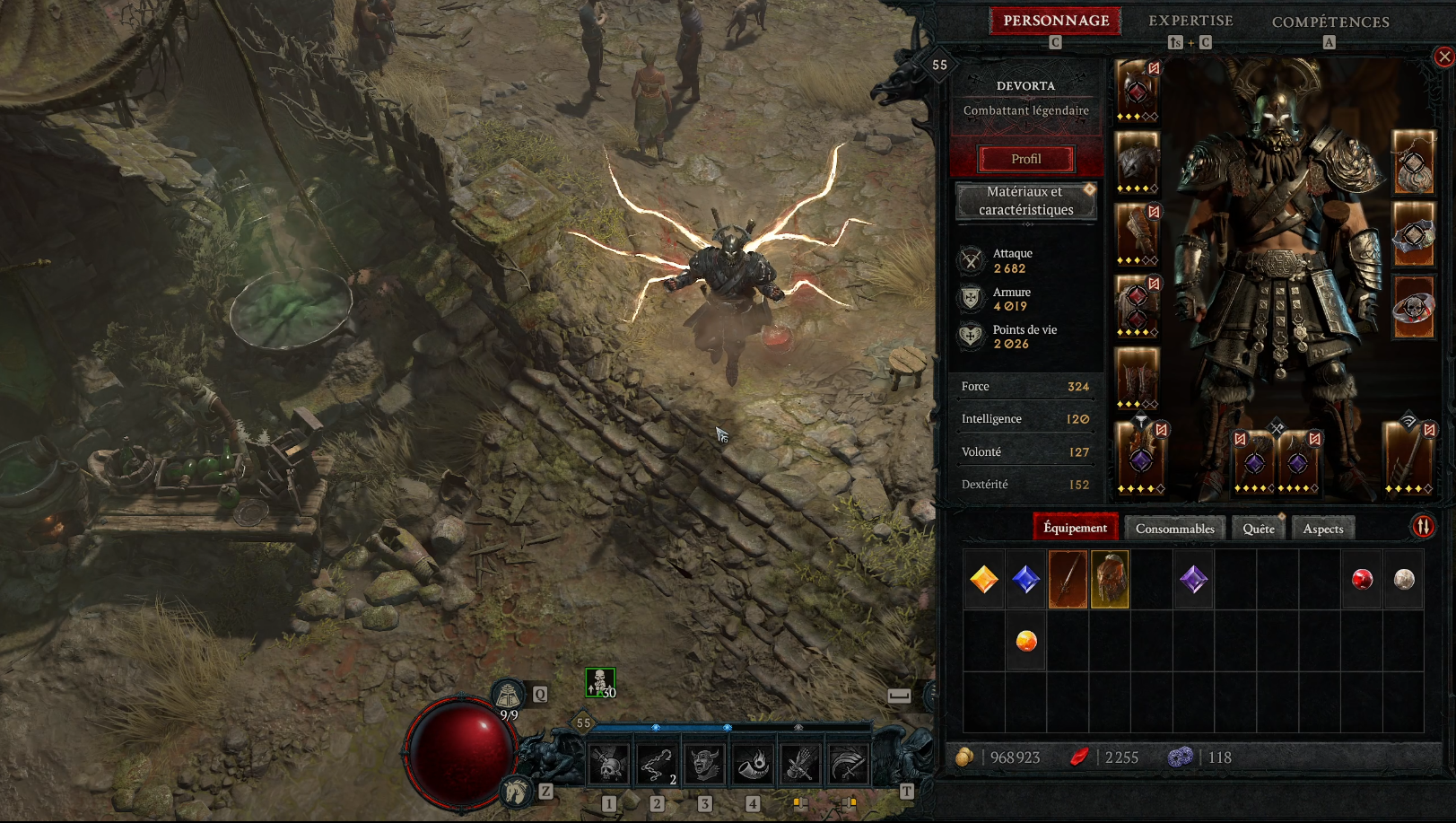View the Aspects inventory tab
Viewport: 1456px width, 823px height.
coord(1322,529)
